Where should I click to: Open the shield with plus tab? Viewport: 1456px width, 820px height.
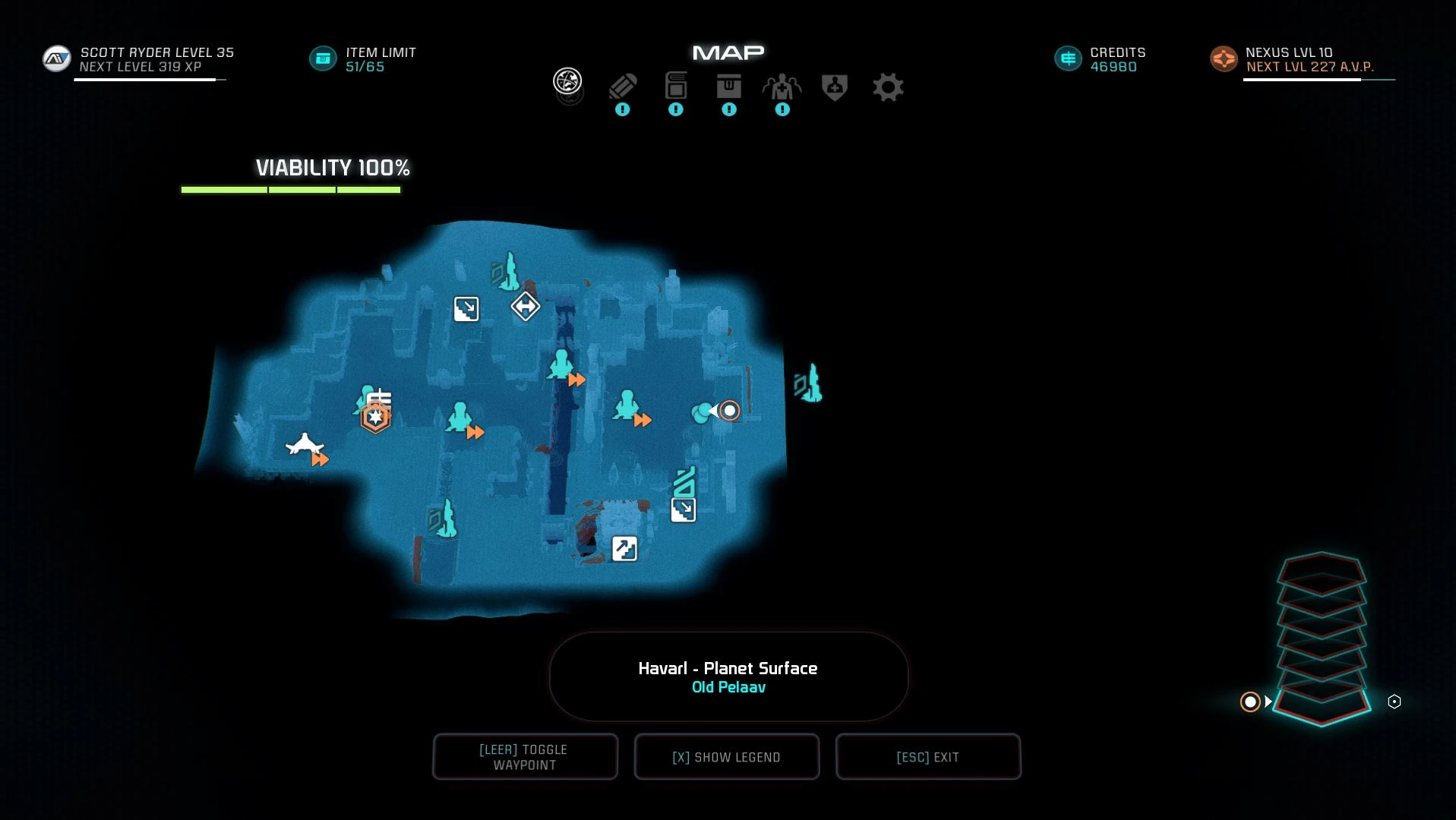tap(834, 87)
